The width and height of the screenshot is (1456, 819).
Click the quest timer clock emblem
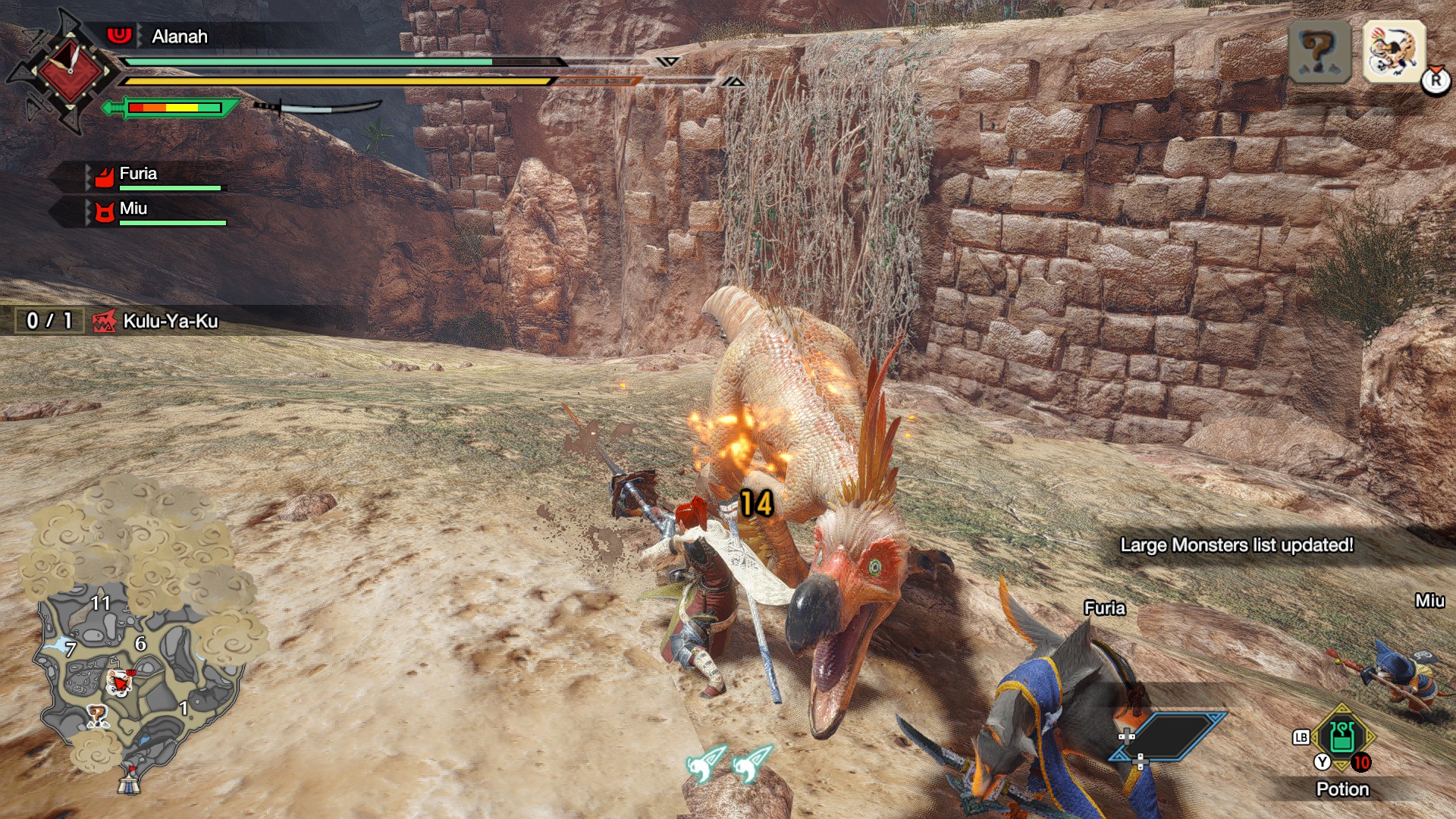[70, 71]
